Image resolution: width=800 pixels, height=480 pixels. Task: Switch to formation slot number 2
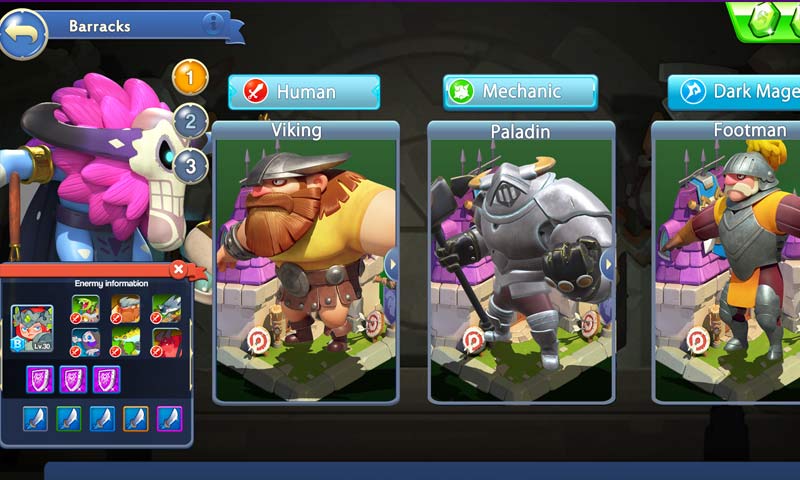(x=190, y=122)
